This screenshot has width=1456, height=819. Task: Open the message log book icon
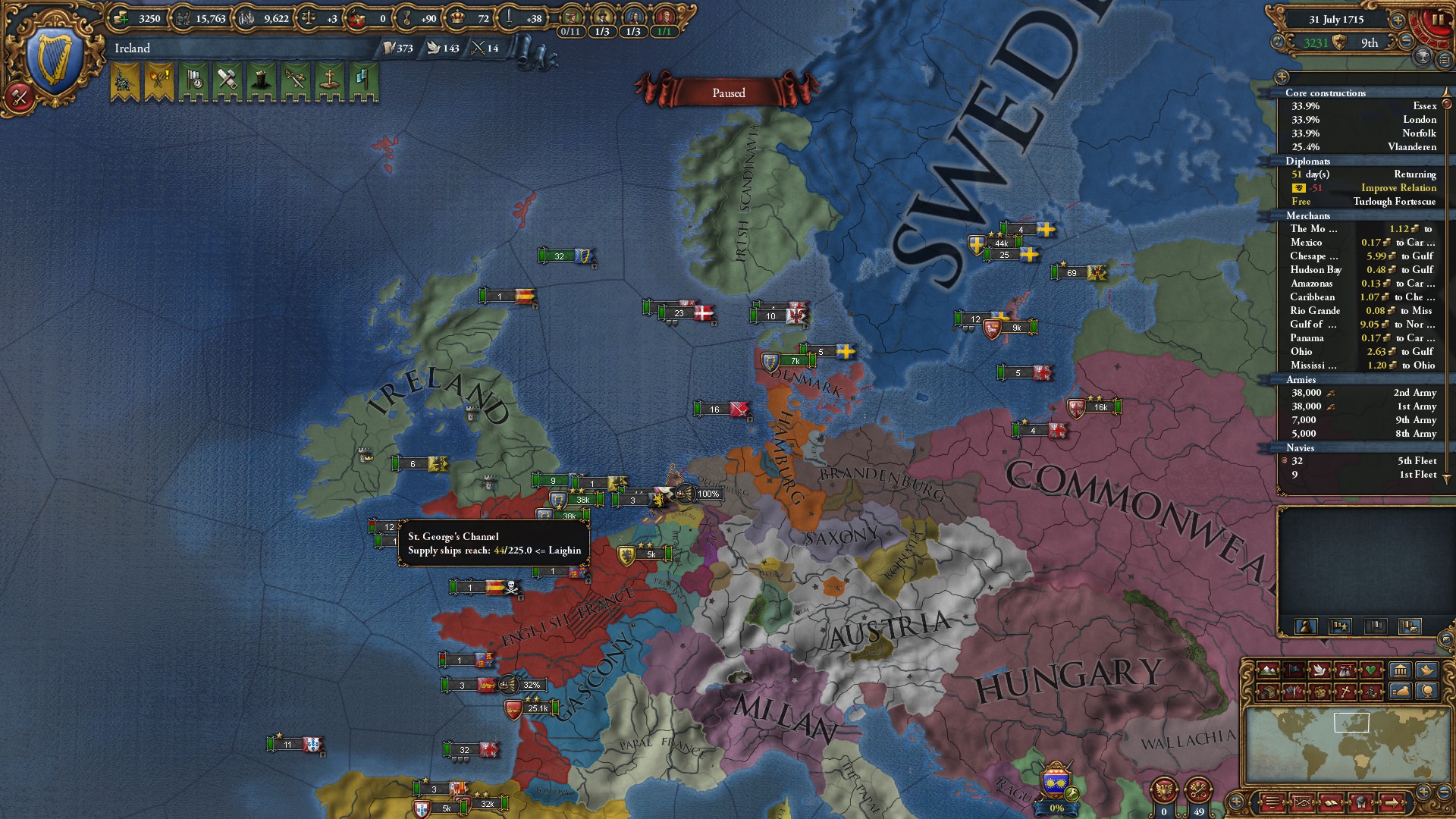(1330, 802)
